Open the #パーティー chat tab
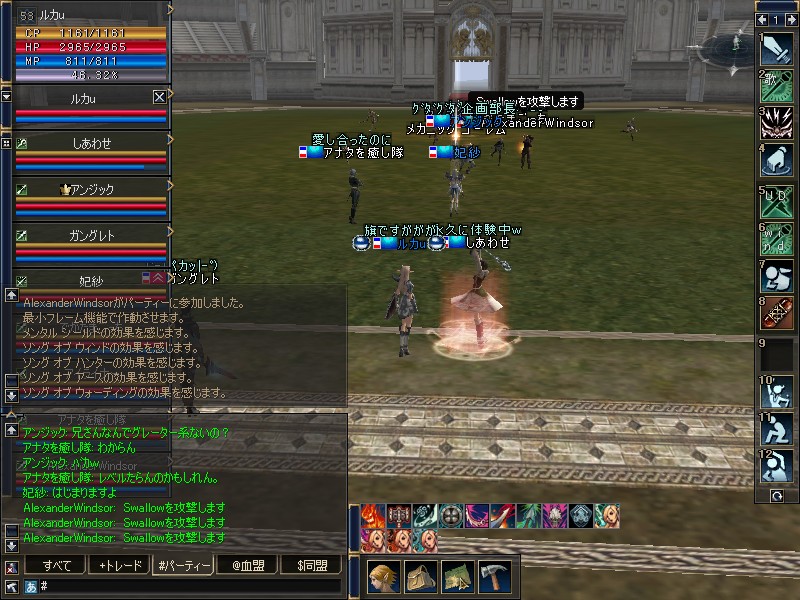Image resolution: width=800 pixels, height=600 pixels. 183,566
